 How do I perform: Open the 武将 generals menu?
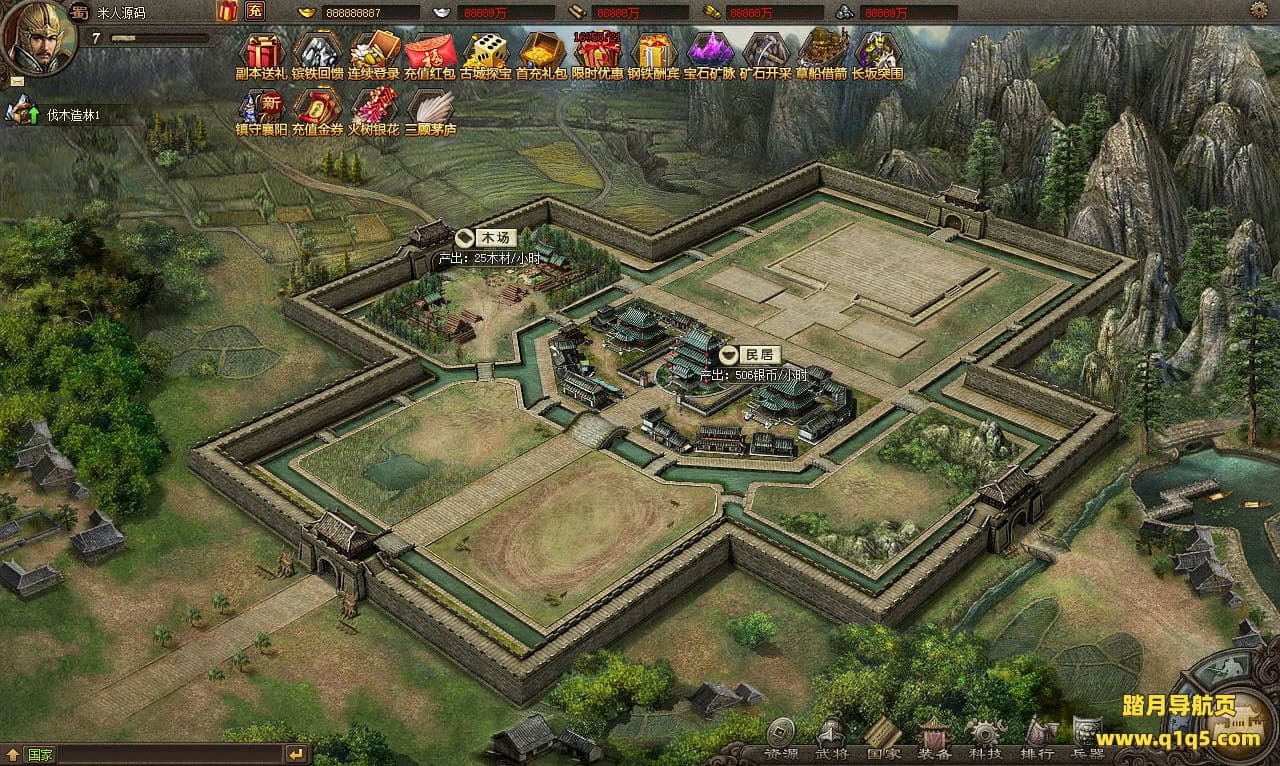tap(831, 738)
